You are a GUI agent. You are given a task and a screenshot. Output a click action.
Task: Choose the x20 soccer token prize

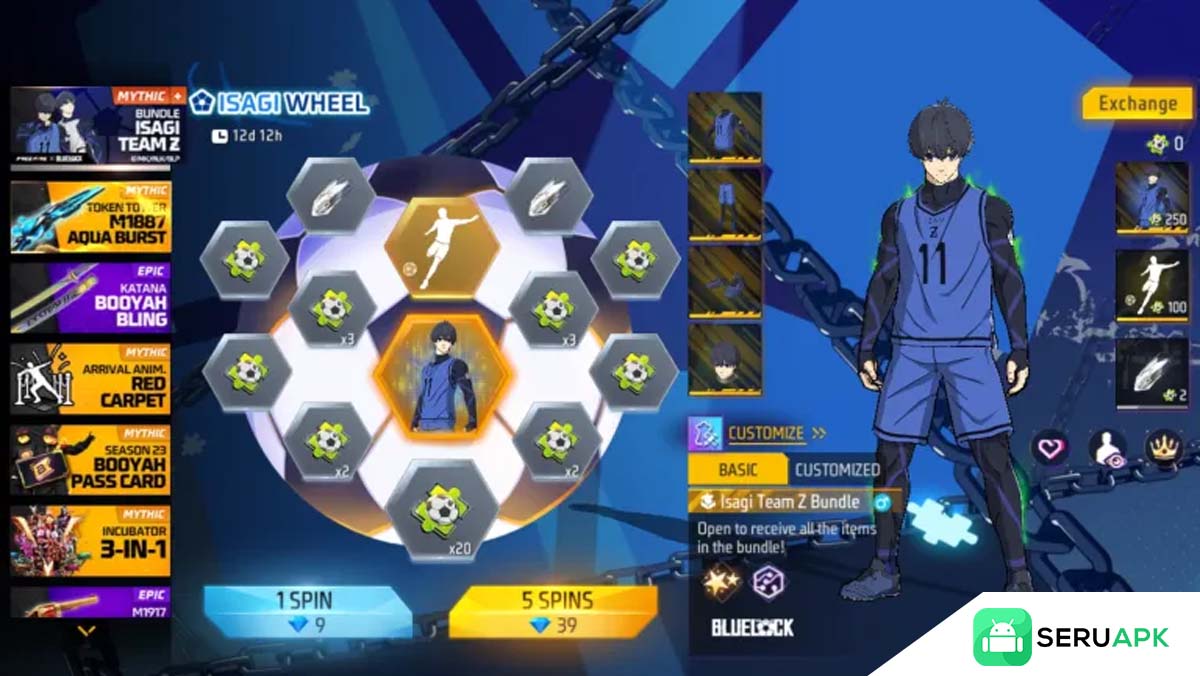click(x=441, y=512)
